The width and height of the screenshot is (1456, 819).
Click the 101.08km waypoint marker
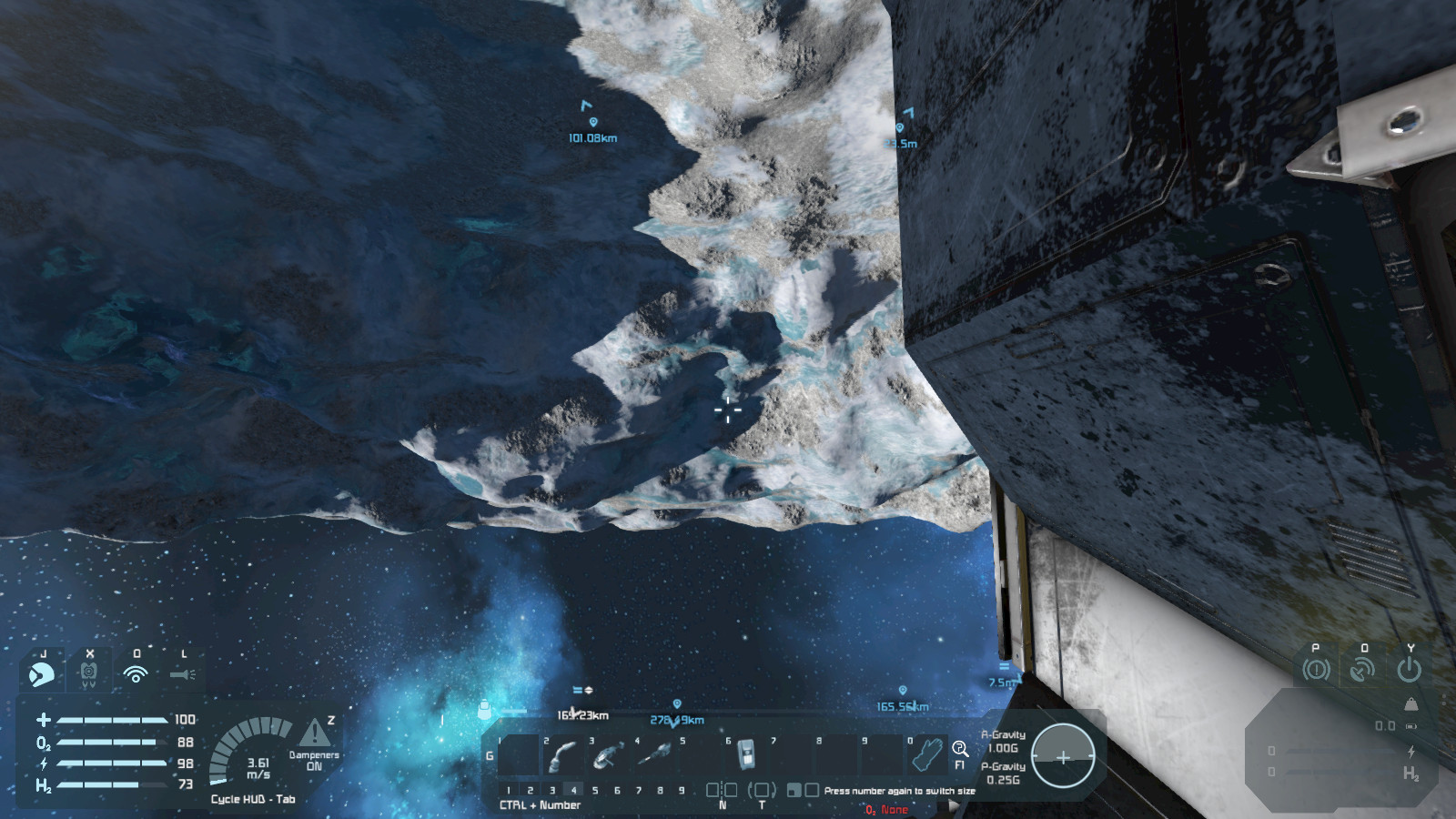(x=592, y=122)
